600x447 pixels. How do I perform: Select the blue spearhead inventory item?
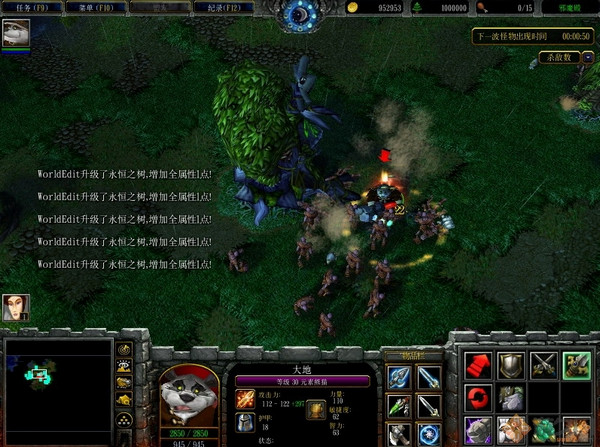[x=398, y=376]
